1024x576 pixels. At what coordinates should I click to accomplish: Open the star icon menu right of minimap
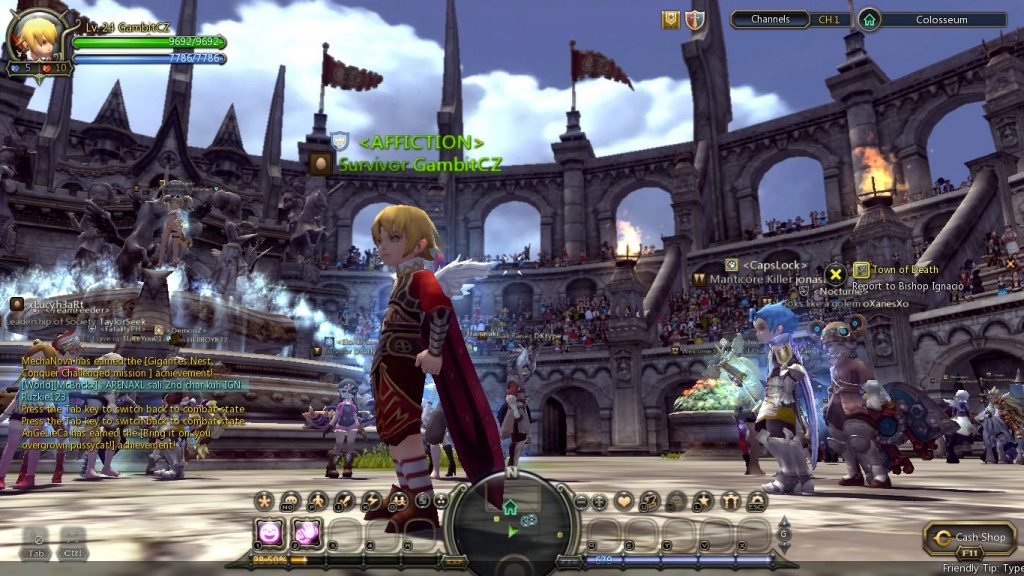(703, 500)
